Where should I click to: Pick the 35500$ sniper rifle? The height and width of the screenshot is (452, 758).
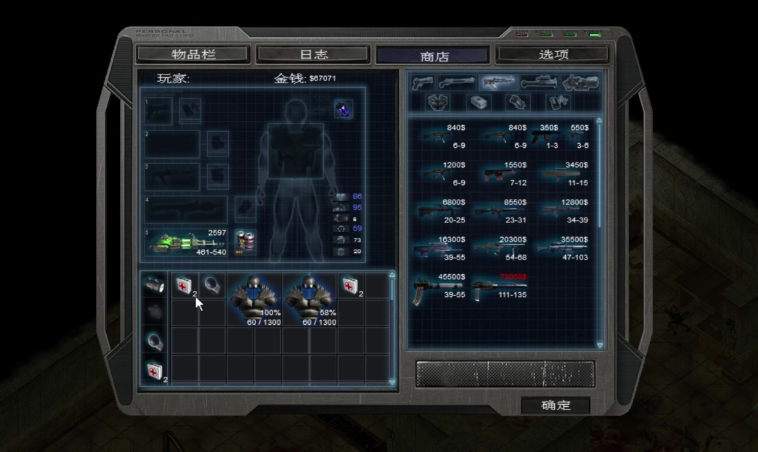click(x=564, y=252)
